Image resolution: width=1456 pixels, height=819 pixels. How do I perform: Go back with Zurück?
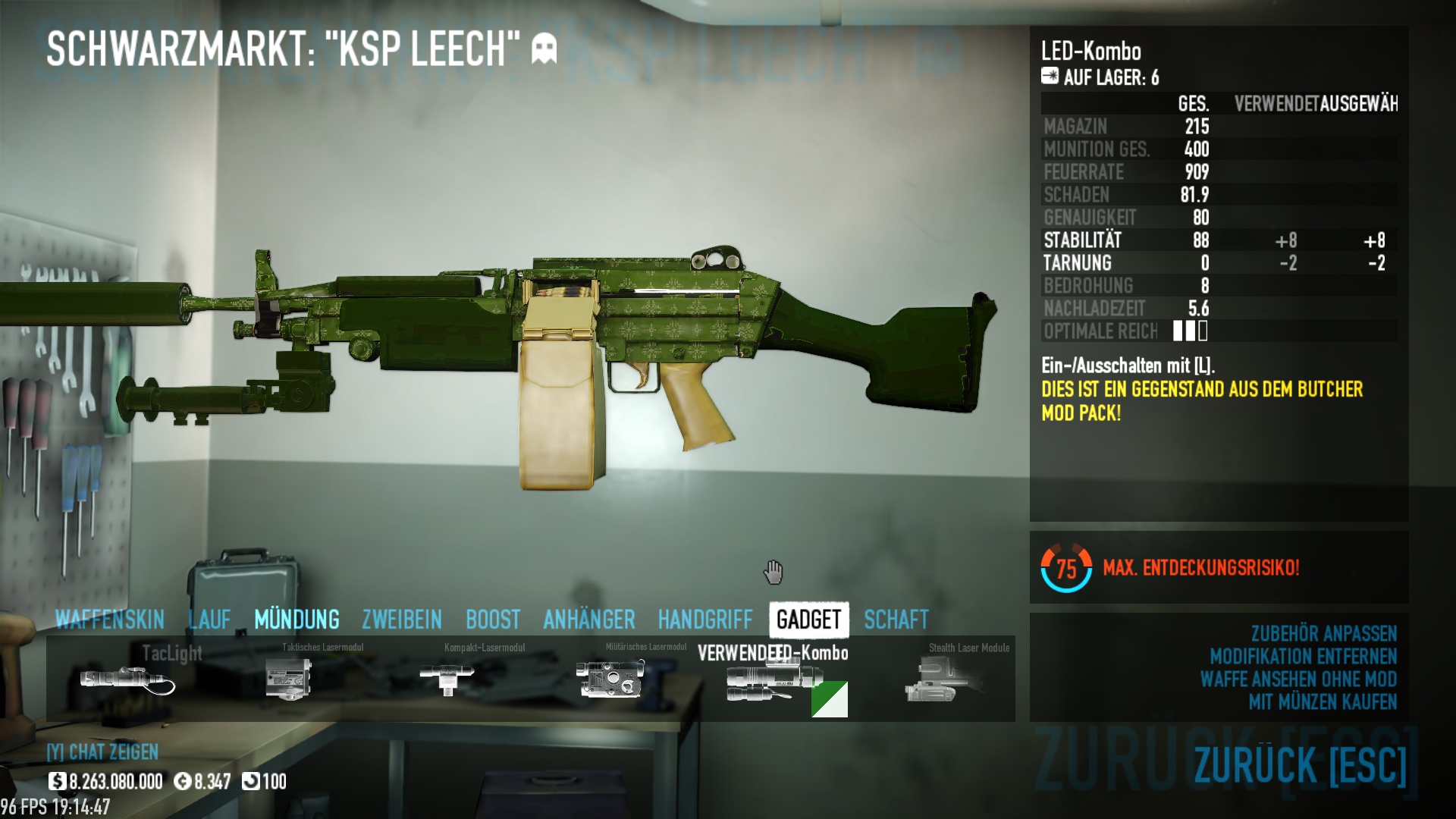1300,764
